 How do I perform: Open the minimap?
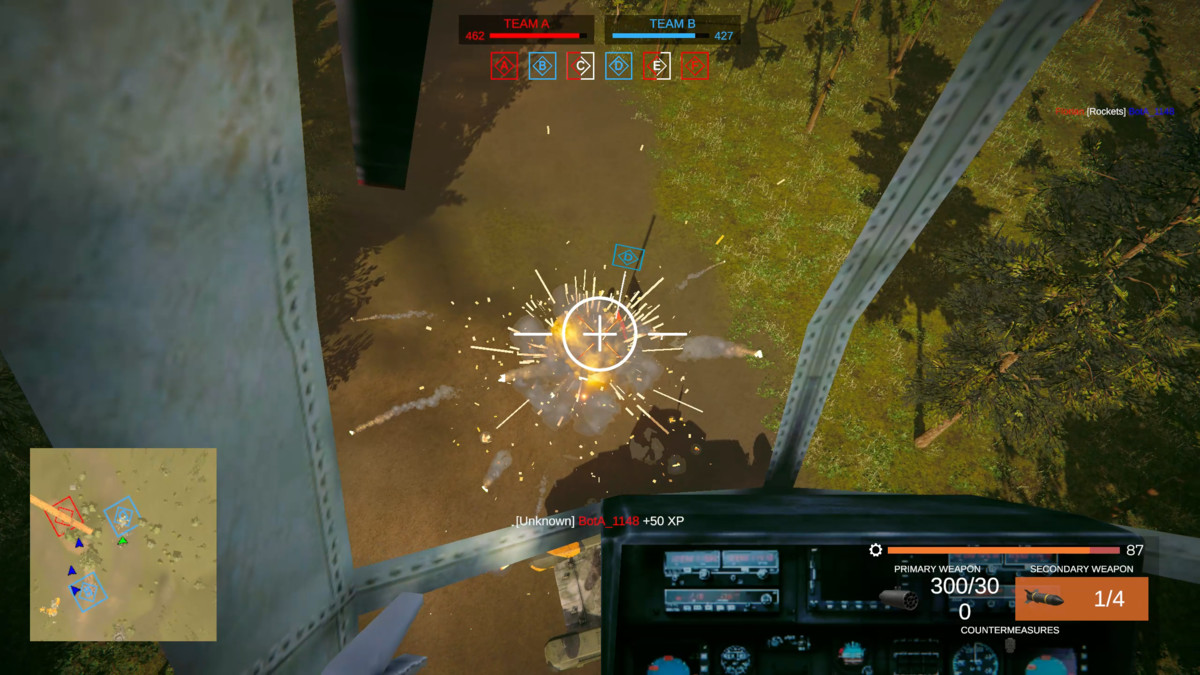[123, 544]
